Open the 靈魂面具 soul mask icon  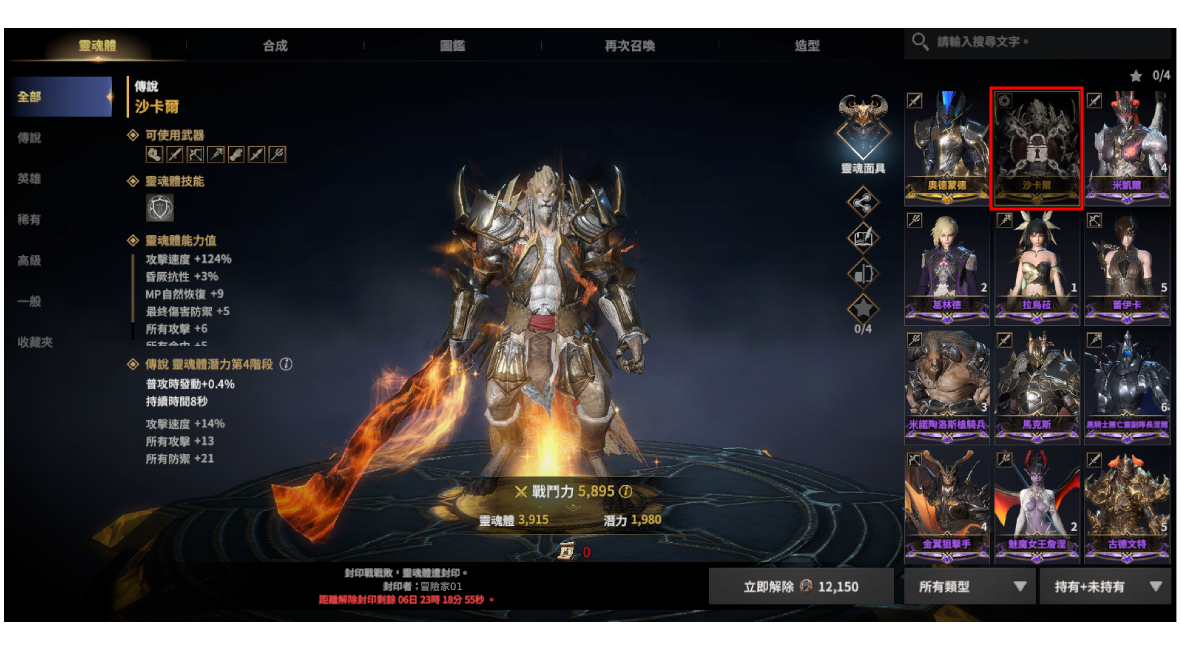tap(863, 125)
